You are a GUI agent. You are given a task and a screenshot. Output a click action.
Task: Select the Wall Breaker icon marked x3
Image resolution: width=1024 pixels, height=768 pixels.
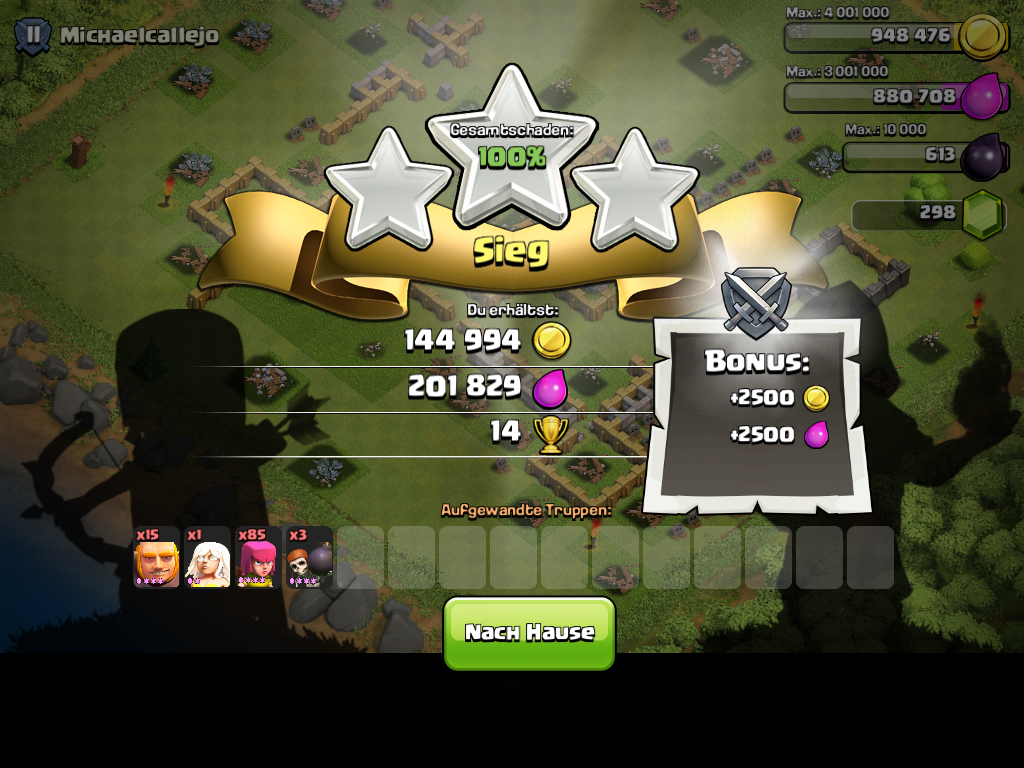tap(310, 558)
